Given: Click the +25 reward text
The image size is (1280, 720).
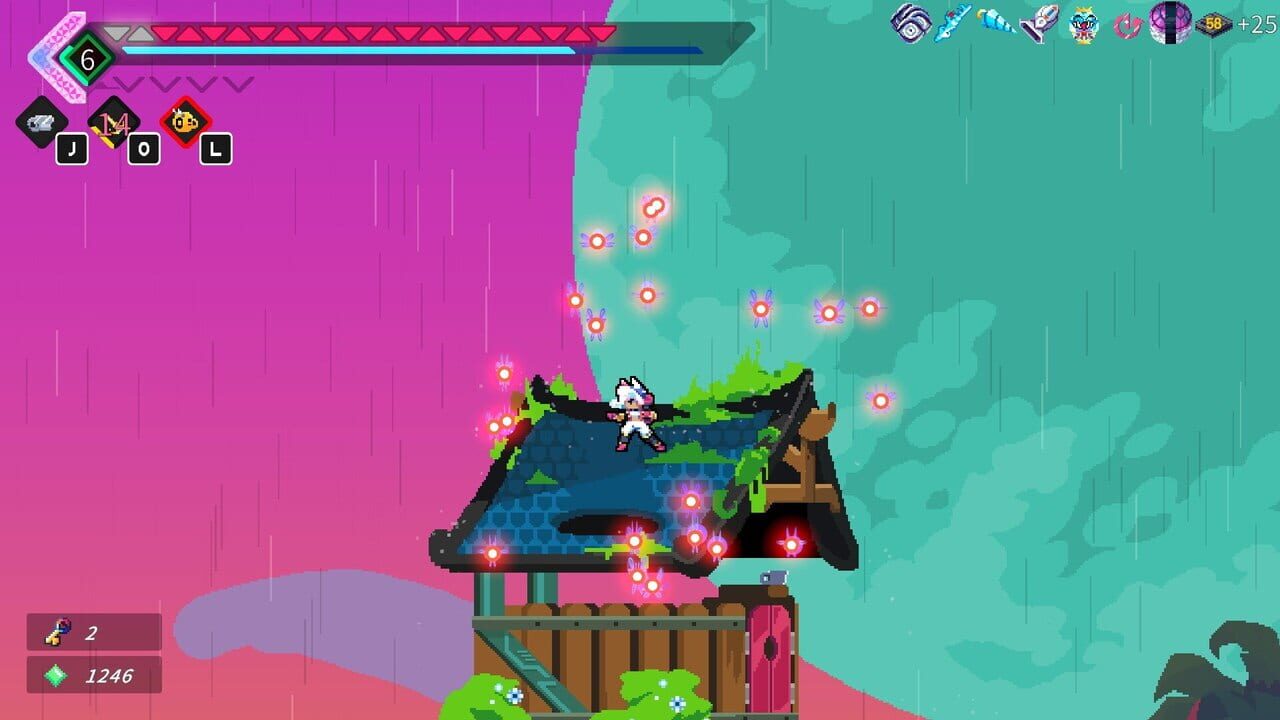Looking at the screenshot, I should (x=1255, y=25).
